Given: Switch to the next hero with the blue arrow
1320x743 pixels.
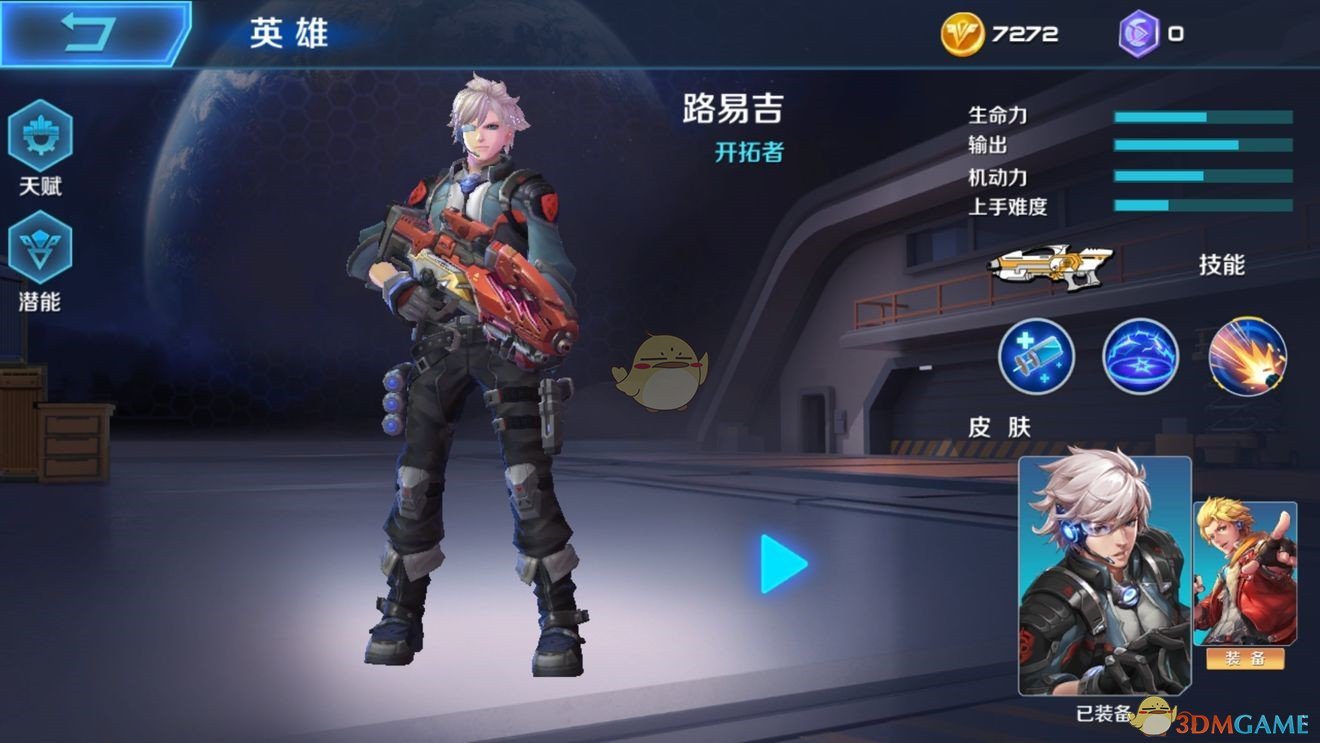Looking at the screenshot, I should [783, 564].
